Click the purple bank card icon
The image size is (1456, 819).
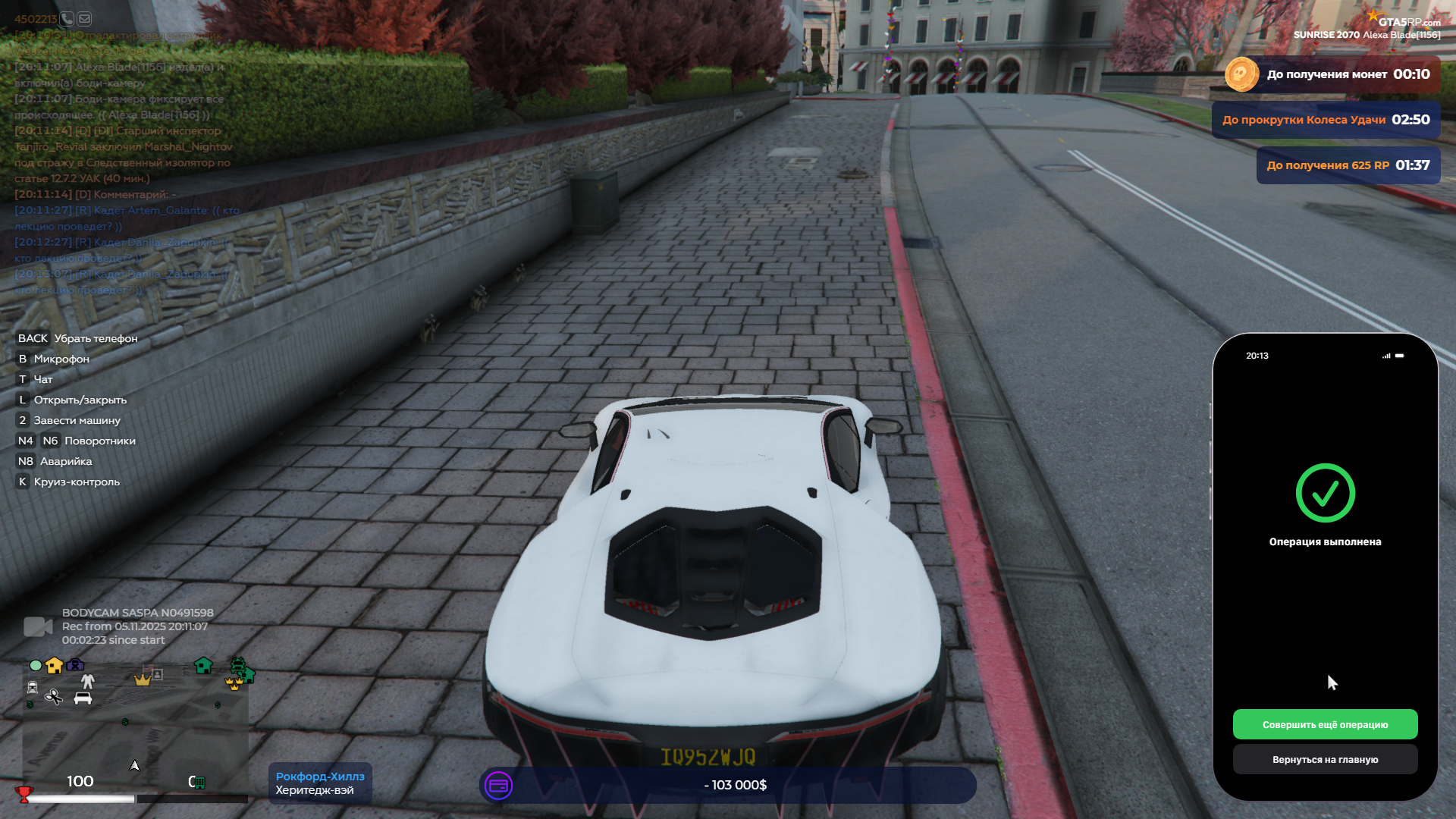[498, 786]
